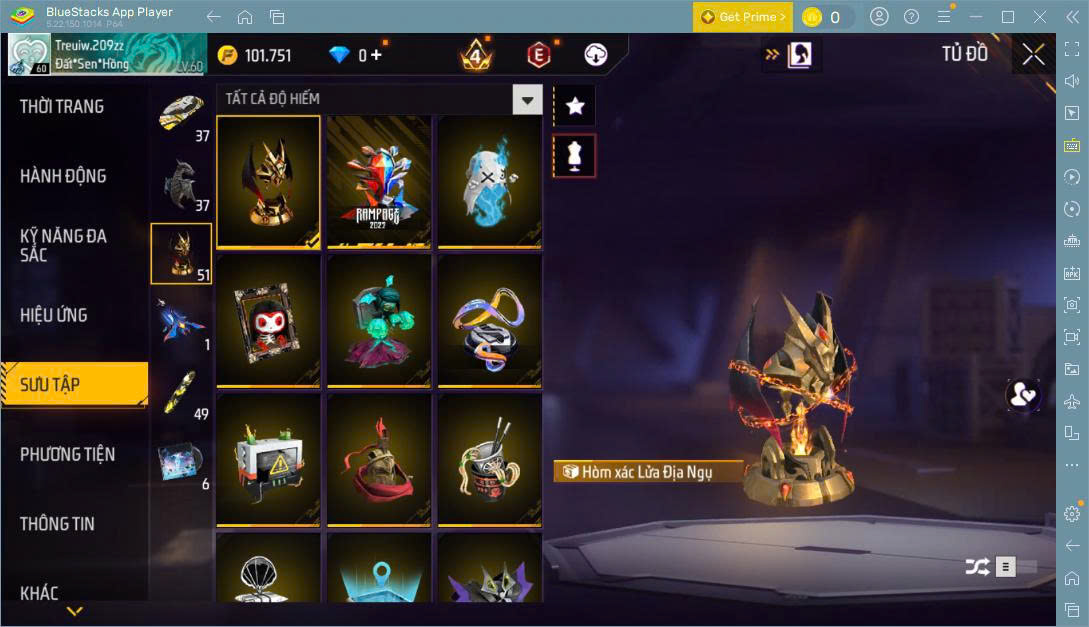
Task: Close the TỦ ĐỒ wardrobe screen
Action: (x=1033, y=54)
